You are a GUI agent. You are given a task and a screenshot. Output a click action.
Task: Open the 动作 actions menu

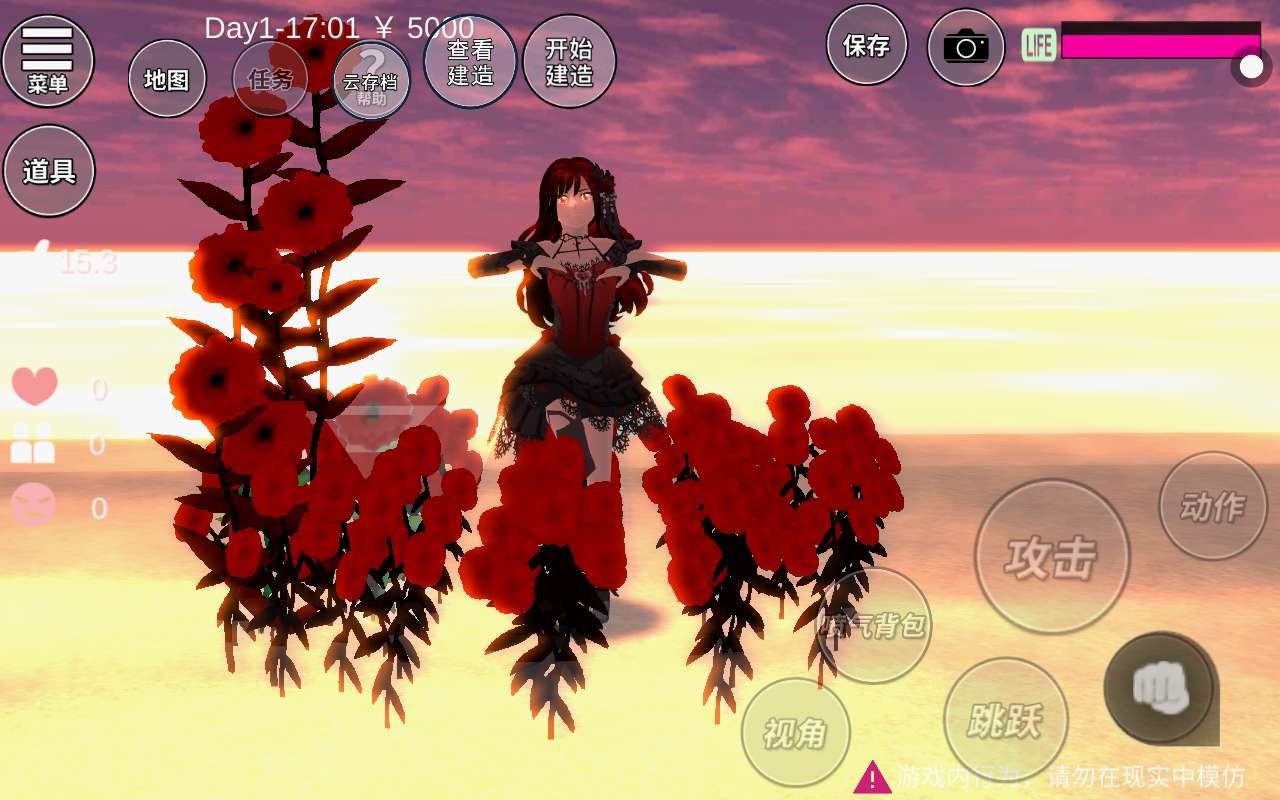click(x=1212, y=506)
